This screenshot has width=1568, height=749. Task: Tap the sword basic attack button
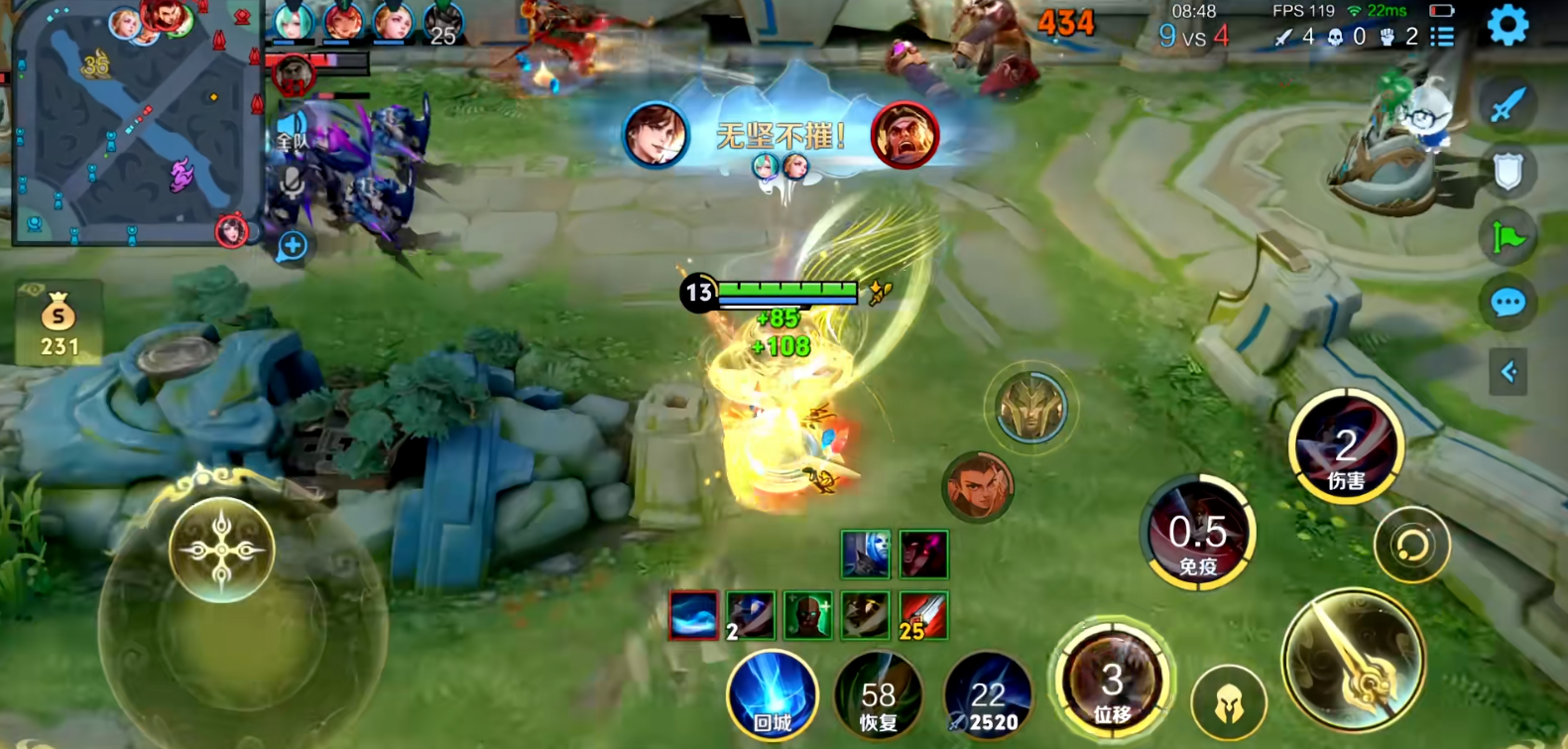pyautogui.click(x=1353, y=661)
